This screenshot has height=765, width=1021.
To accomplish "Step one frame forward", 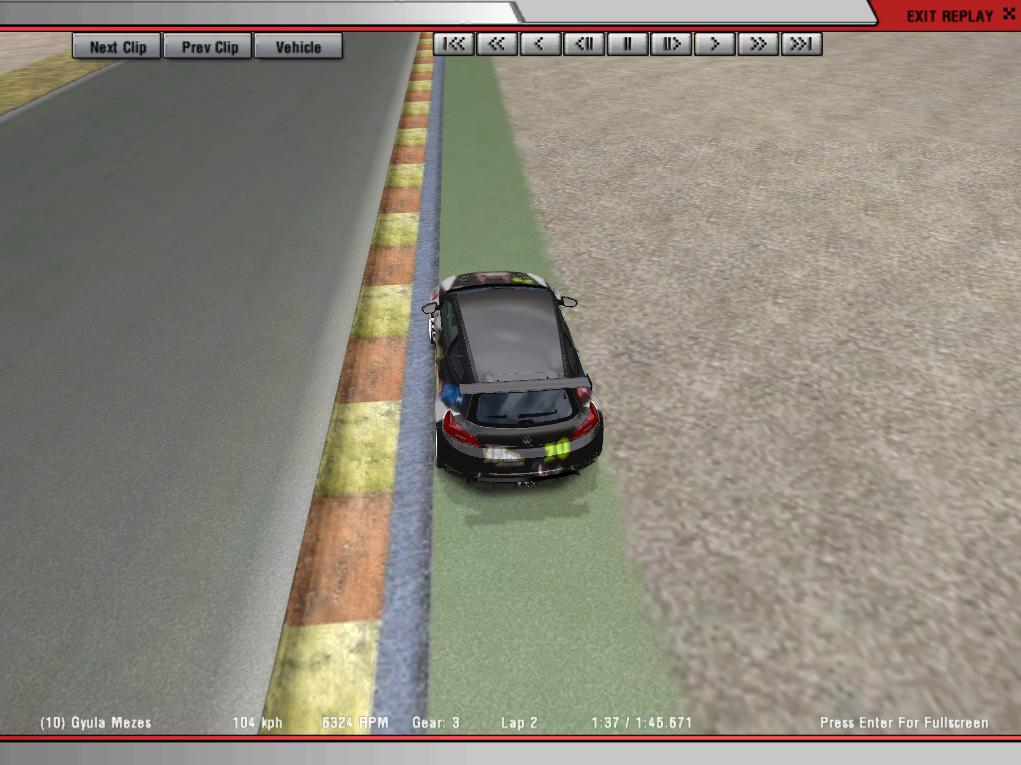I will point(671,44).
